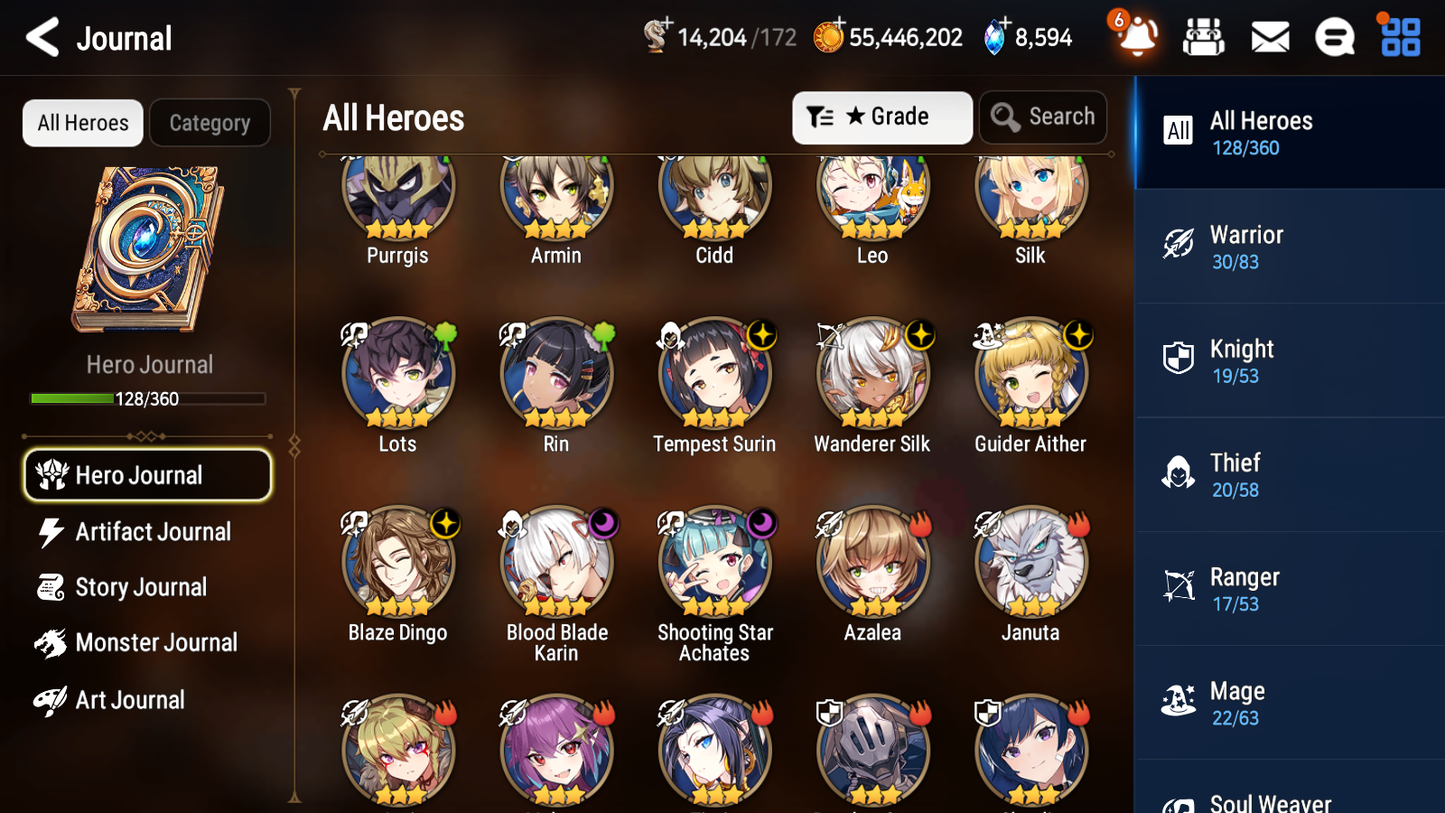Open the menu grid icon top right
Image resolution: width=1445 pixels, height=813 pixels.
tap(1399, 36)
